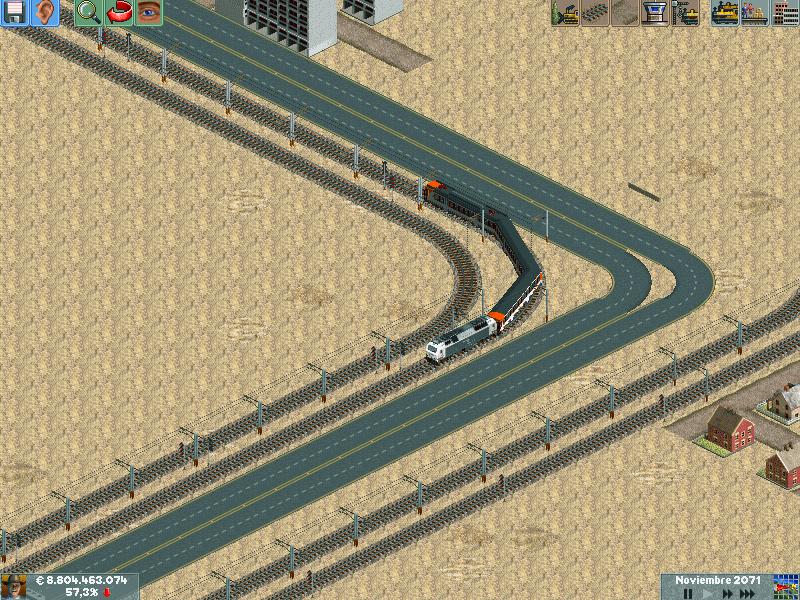
Task: Open the floppy disk save/load menu
Action: tap(15, 13)
